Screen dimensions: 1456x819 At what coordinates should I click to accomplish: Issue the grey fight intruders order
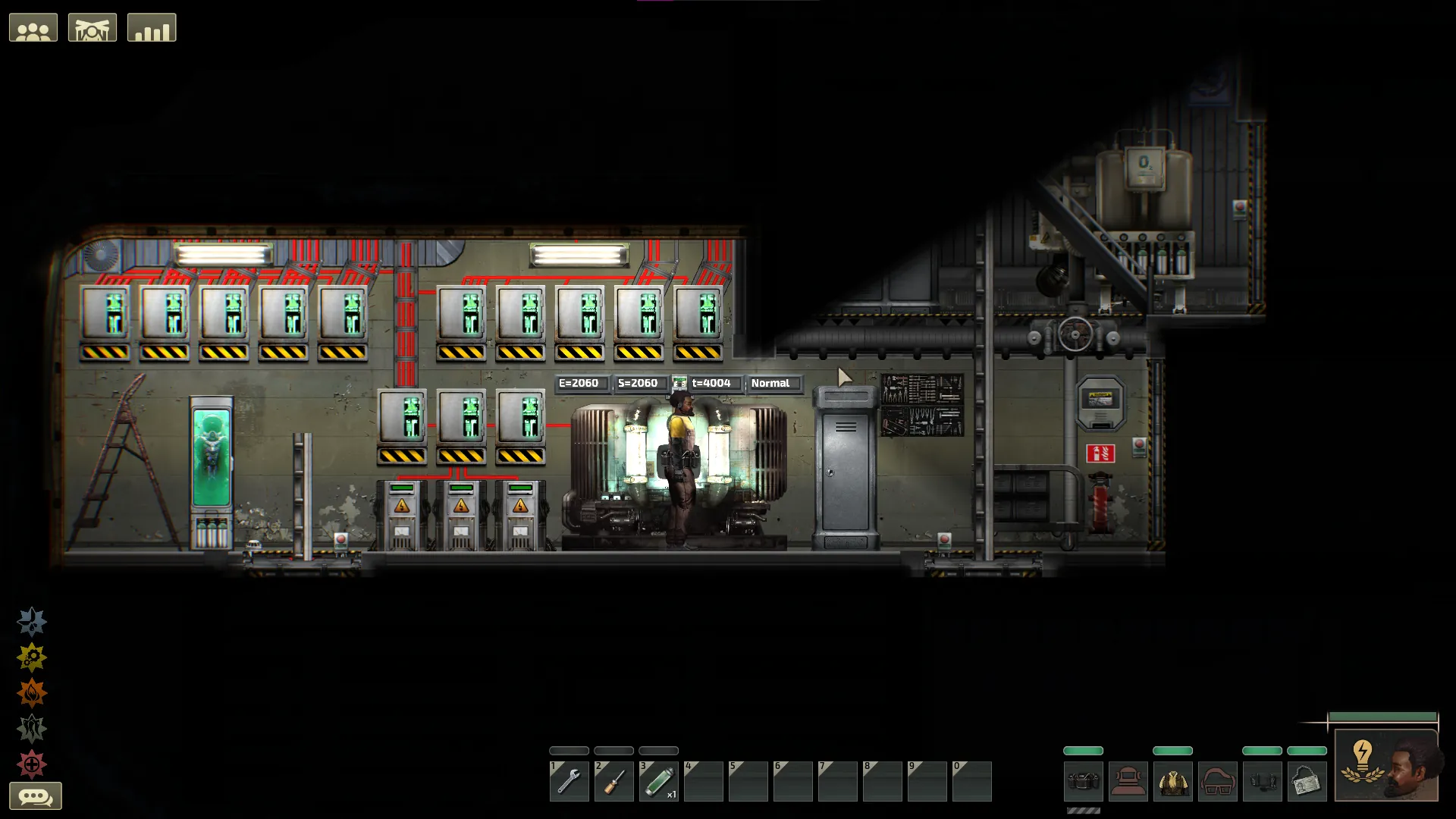coord(32,729)
